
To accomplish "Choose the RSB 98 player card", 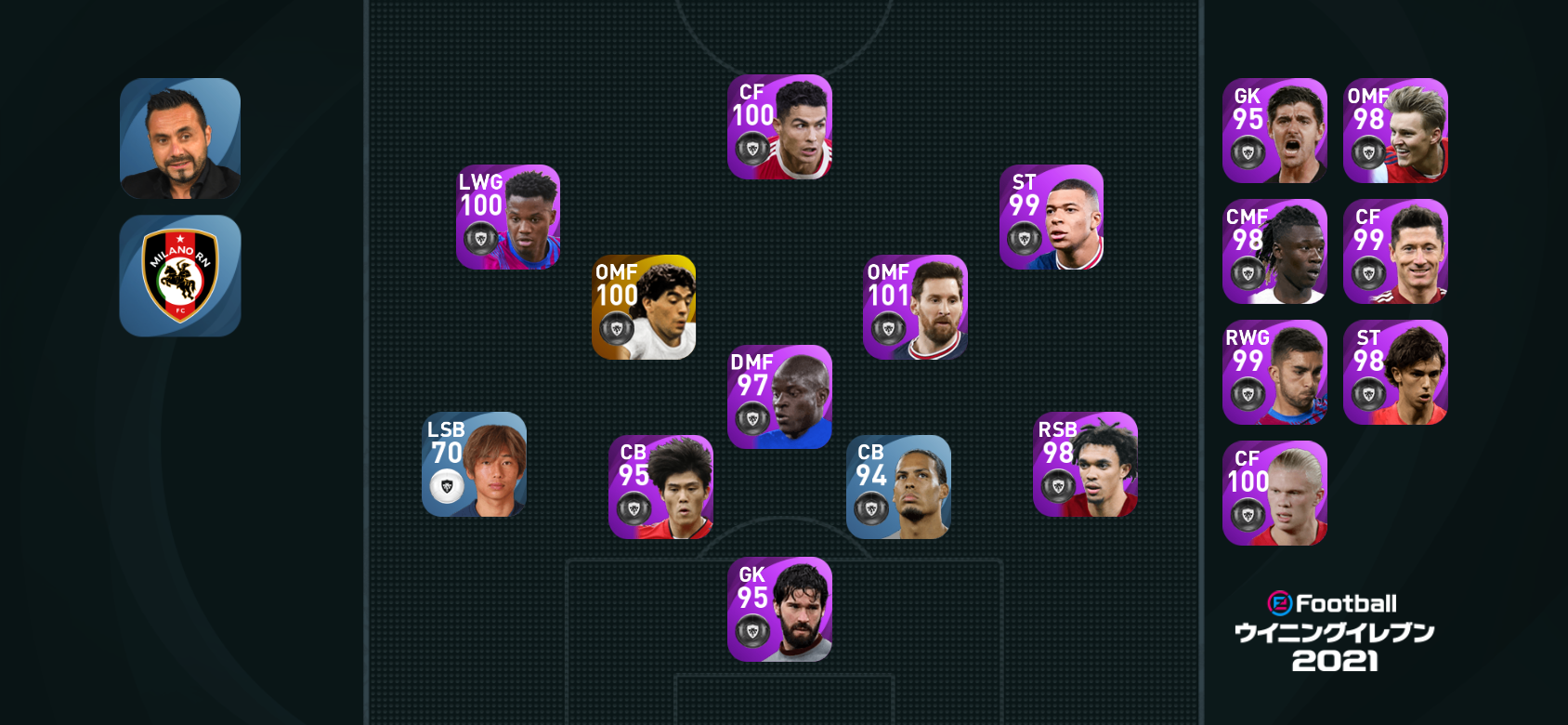I will (x=1085, y=465).
